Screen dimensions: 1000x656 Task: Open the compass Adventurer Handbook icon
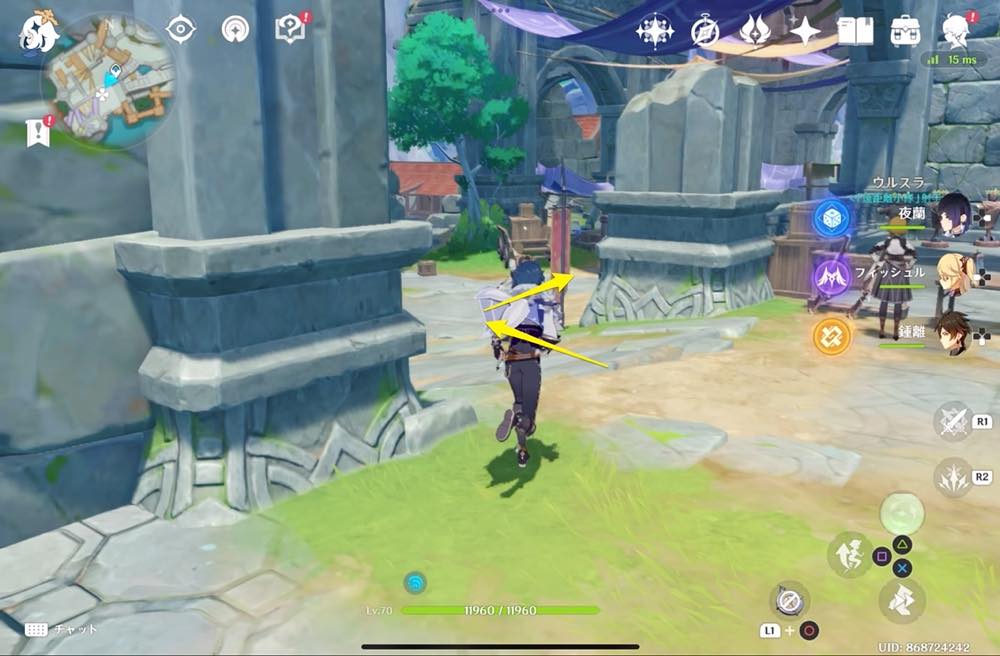705,31
